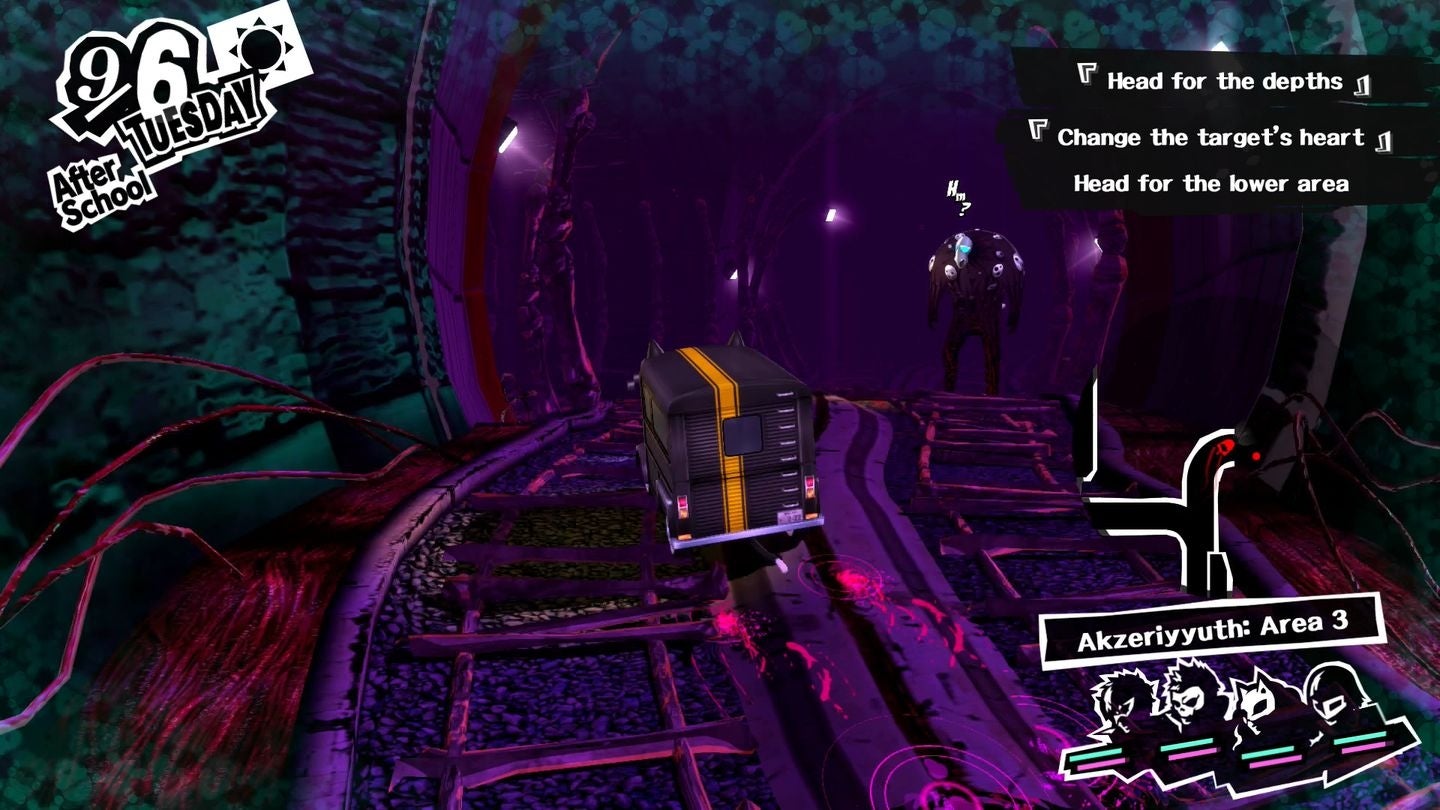This screenshot has width=1440, height=810.
Task: Toggle the 'Head for the depths' objective
Action: point(1222,82)
